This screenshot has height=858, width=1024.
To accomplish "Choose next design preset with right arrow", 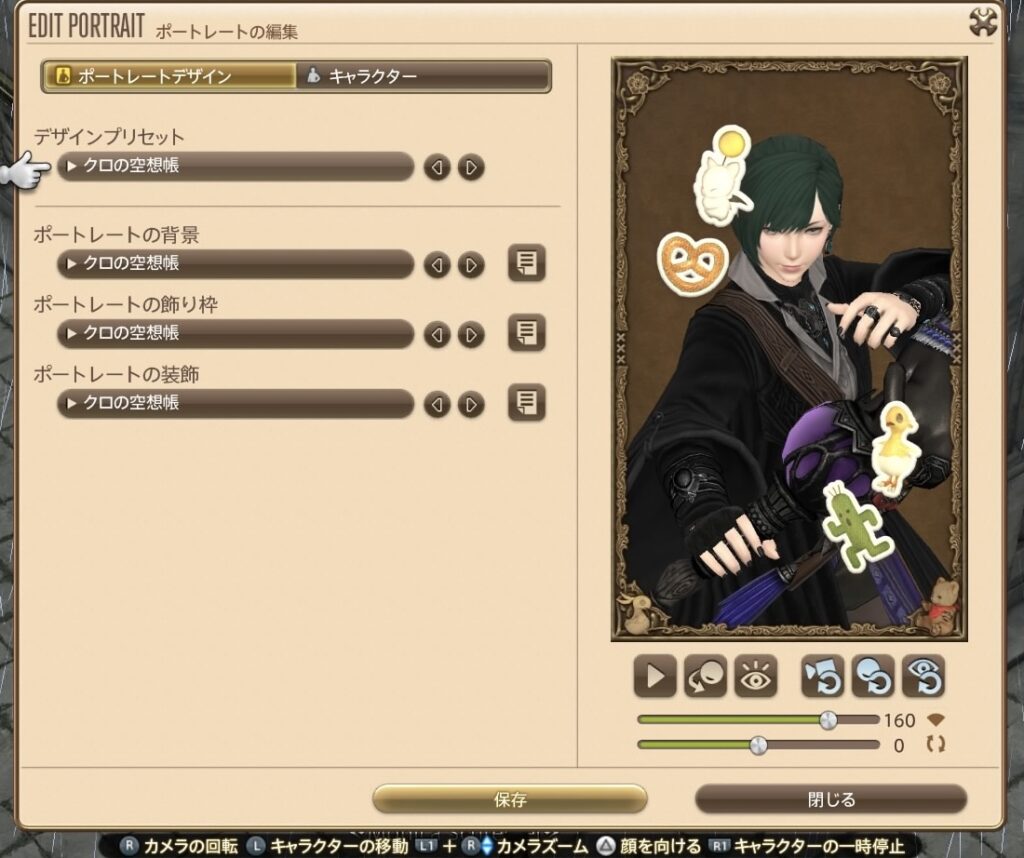I will pos(471,167).
